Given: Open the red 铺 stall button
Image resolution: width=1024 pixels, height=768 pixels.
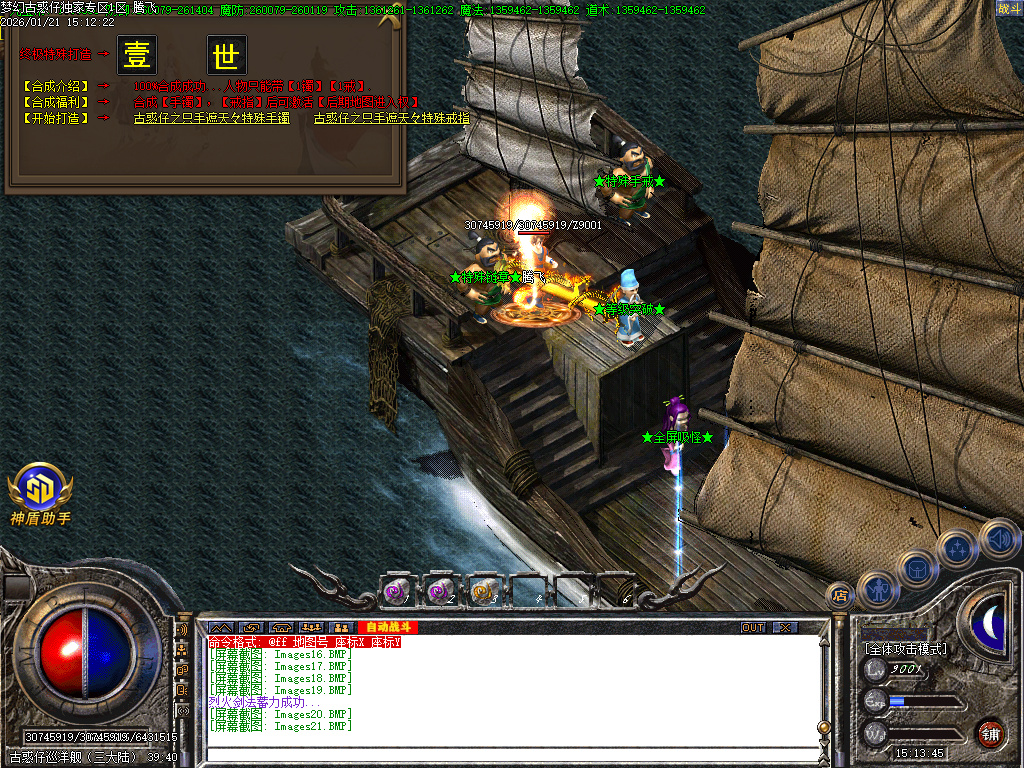Looking at the screenshot, I should (989, 733).
